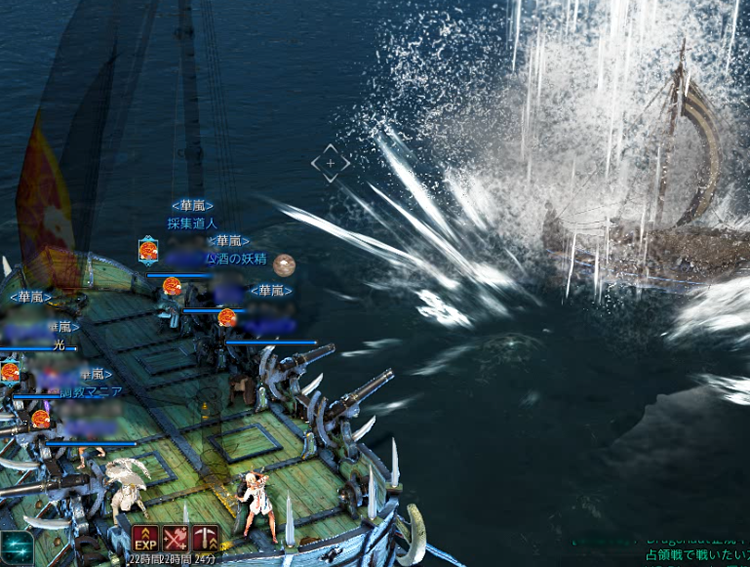Click the EXP boost buff icon
Screen dimensions: 750x567
pyautogui.click(x=146, y=537)
